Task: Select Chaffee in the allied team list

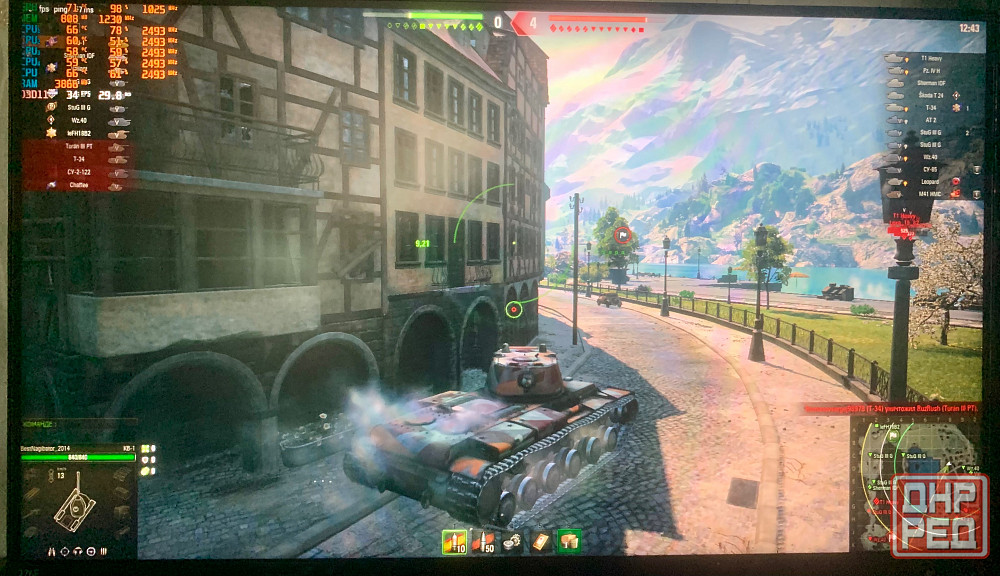Action: point(80,185)
